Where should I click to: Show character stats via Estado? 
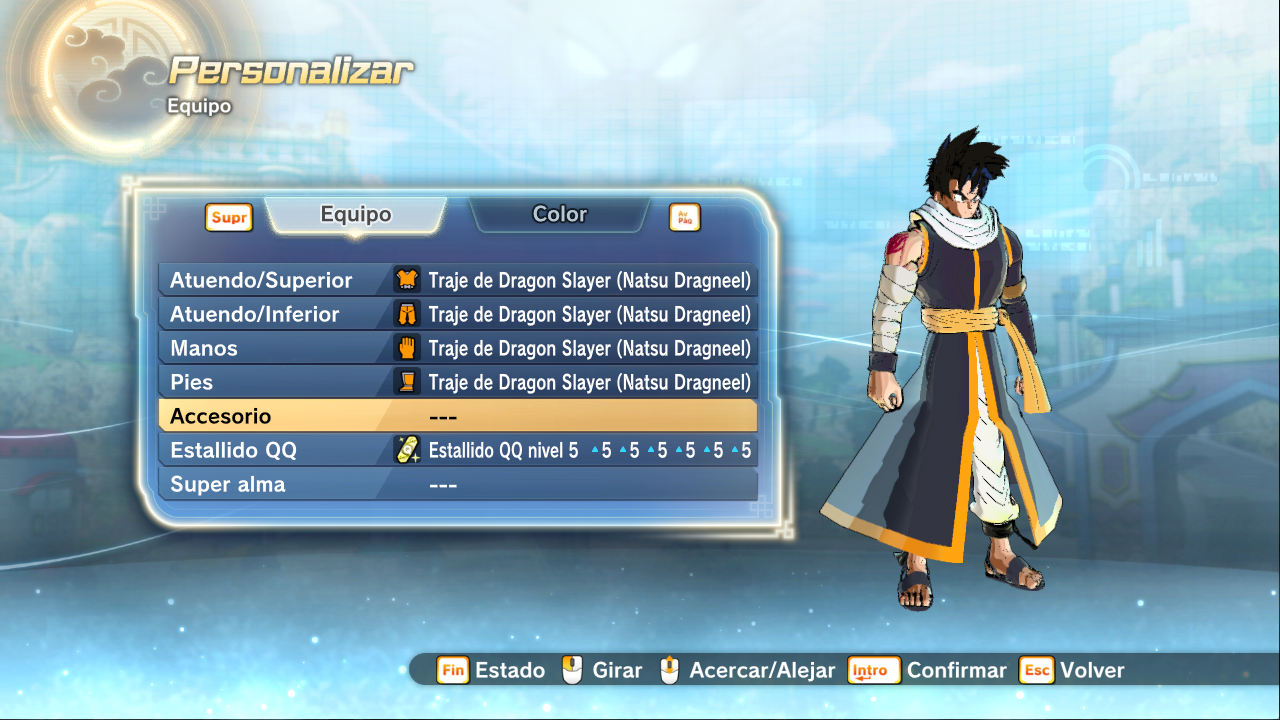[491, 670]
